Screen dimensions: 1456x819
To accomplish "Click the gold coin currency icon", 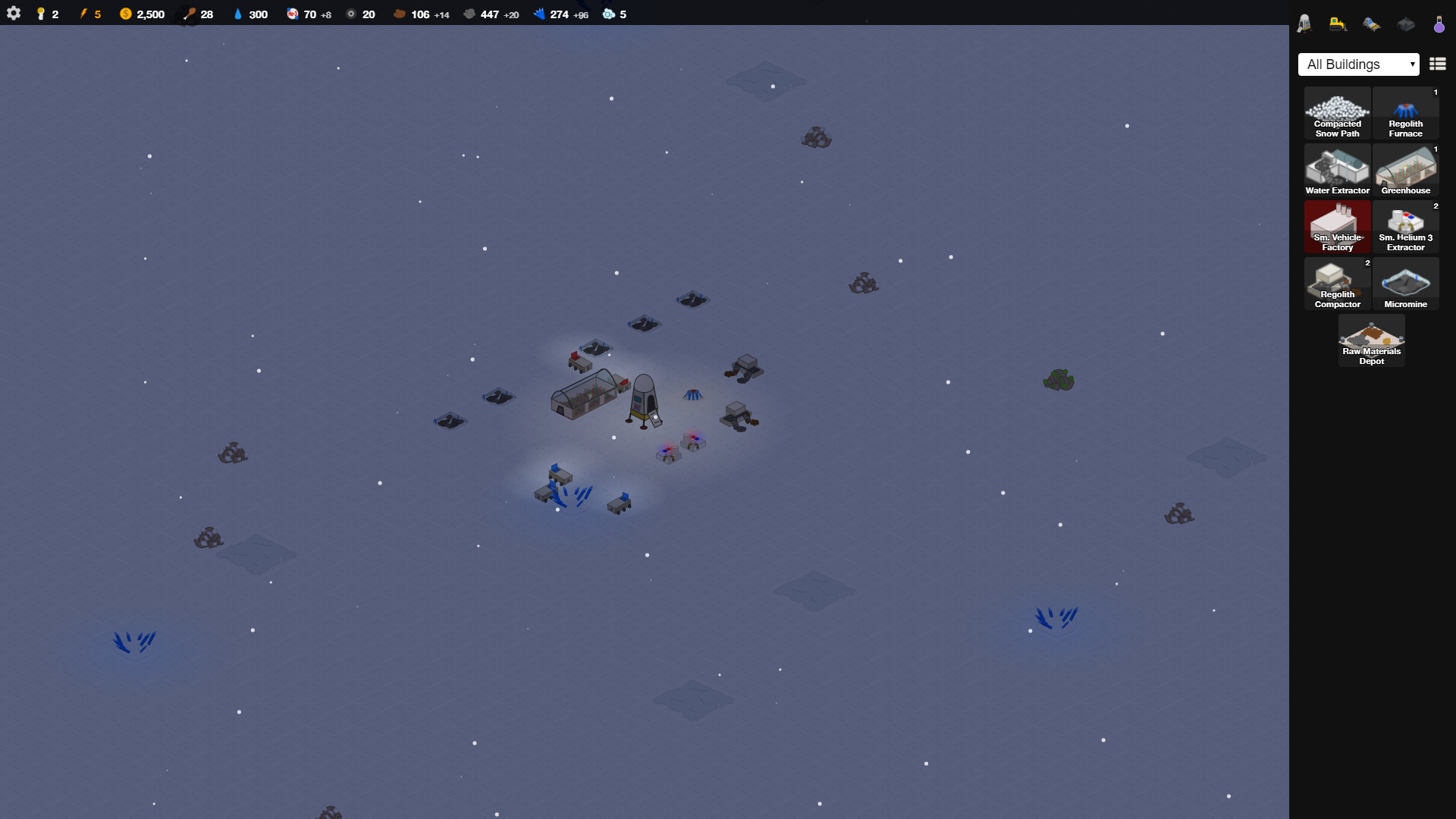I will coord(125,14).
